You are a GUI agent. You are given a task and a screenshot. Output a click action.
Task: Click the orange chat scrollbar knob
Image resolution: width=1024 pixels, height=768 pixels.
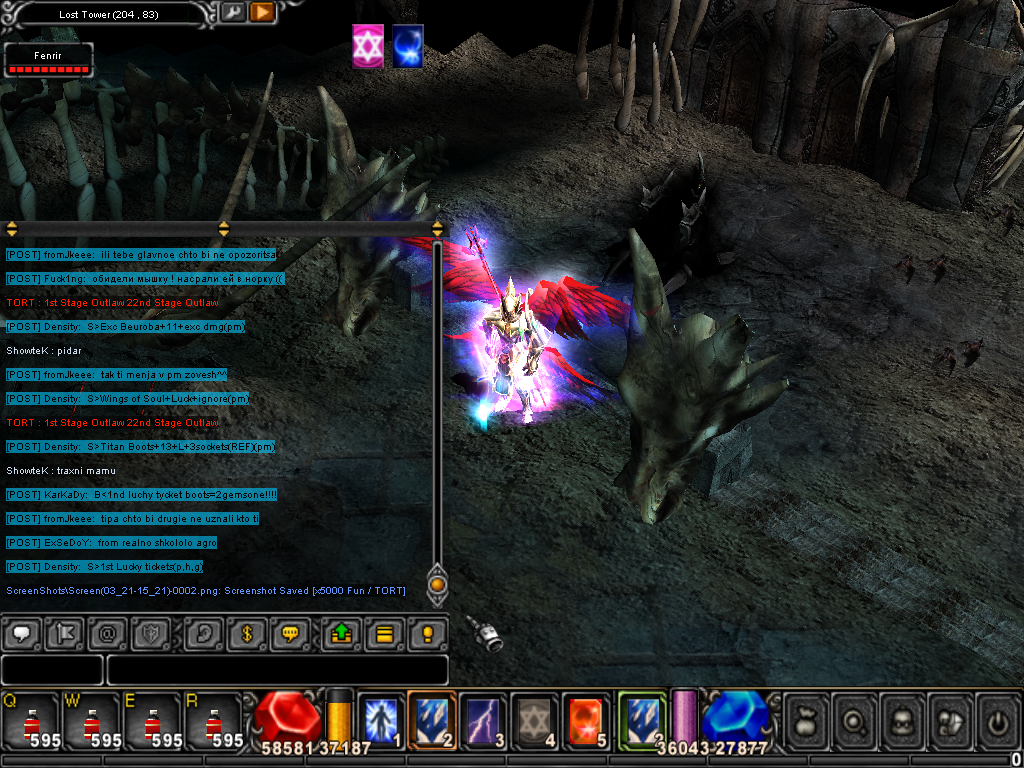pyautogui.click(x=437, y=582)
